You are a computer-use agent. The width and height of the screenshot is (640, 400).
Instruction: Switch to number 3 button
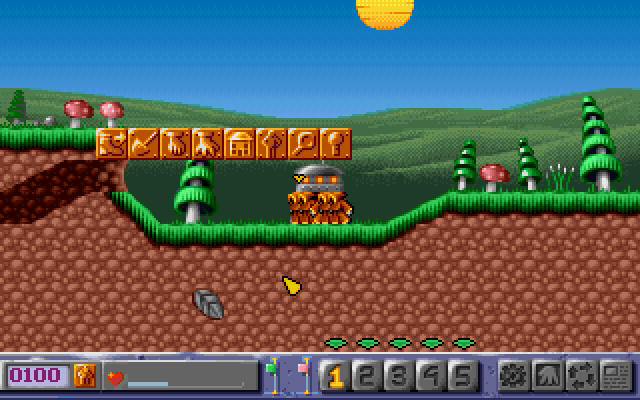399,376
